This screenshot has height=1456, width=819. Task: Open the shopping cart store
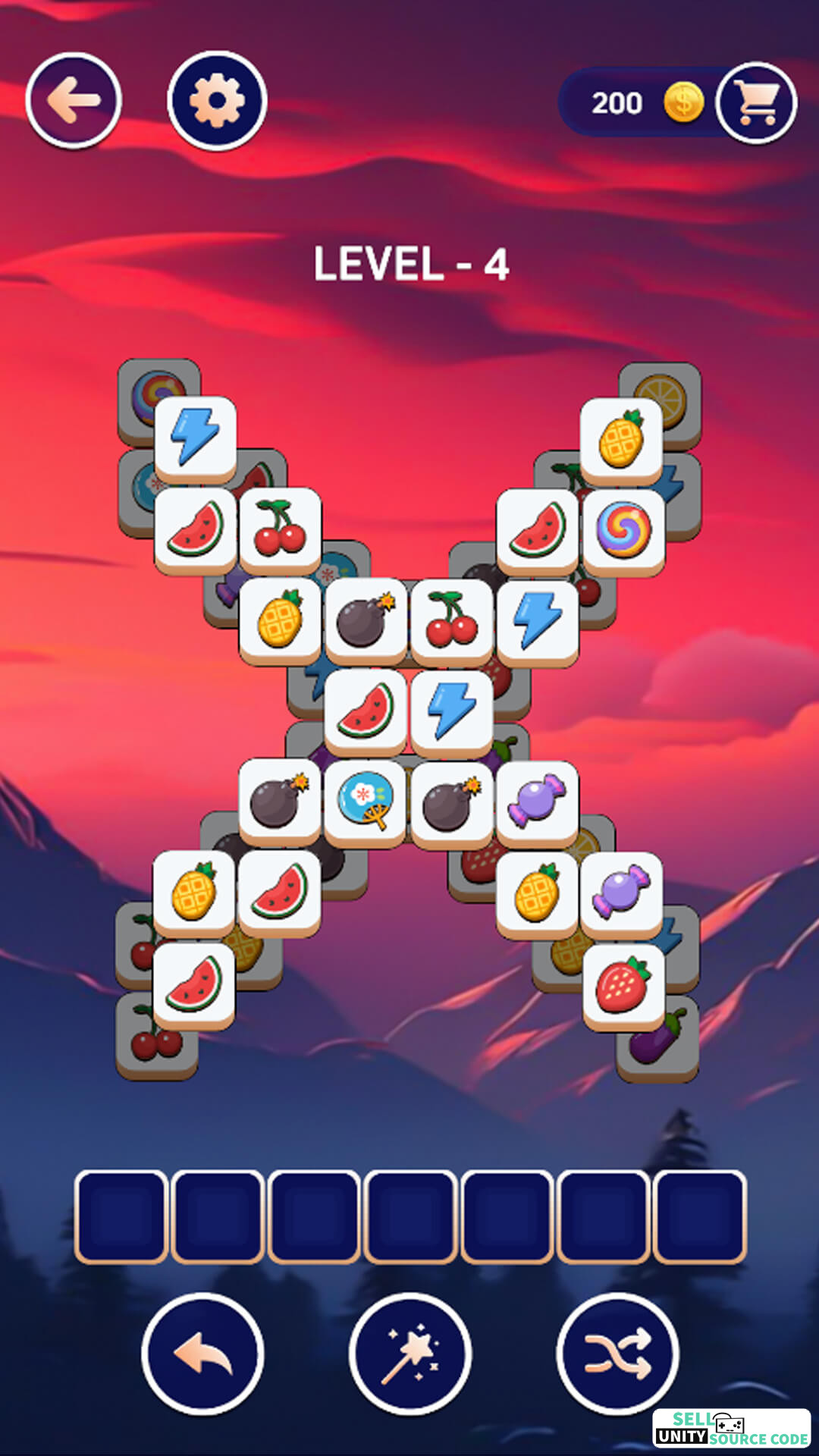(756, 102)
